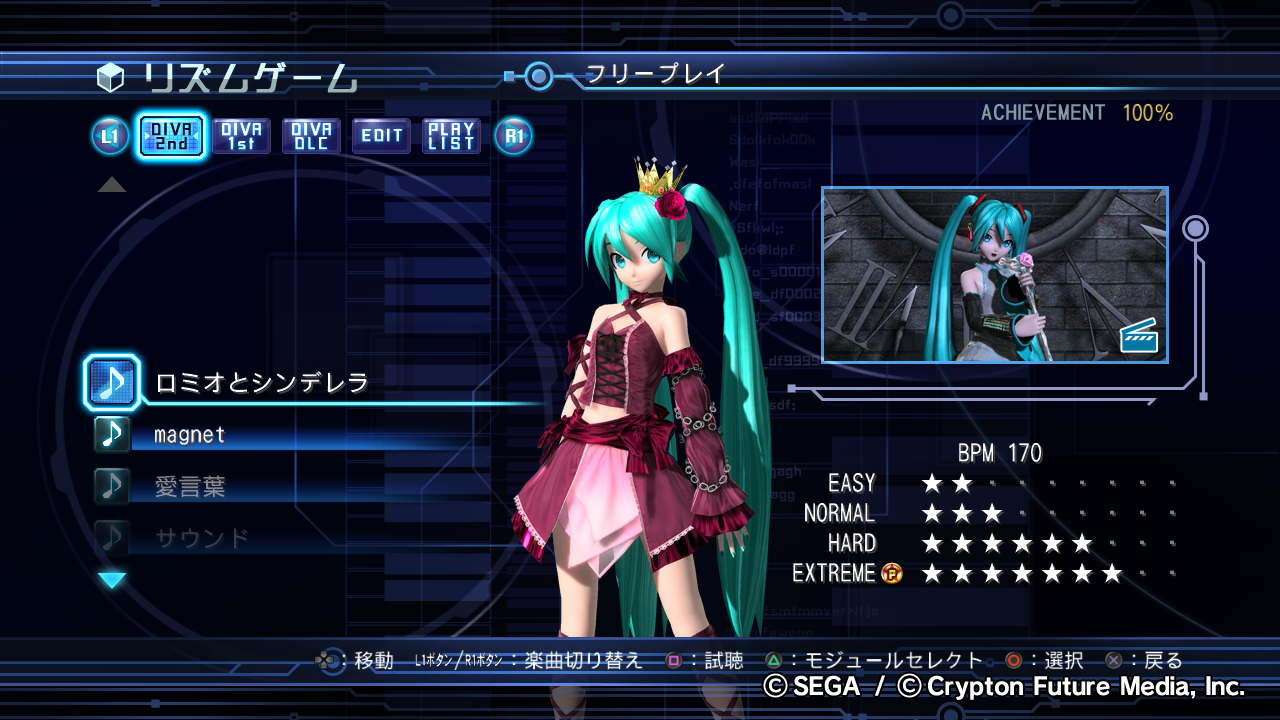
Task: Switch to the DIVA 2nd tab
Action: pos(171,136)
